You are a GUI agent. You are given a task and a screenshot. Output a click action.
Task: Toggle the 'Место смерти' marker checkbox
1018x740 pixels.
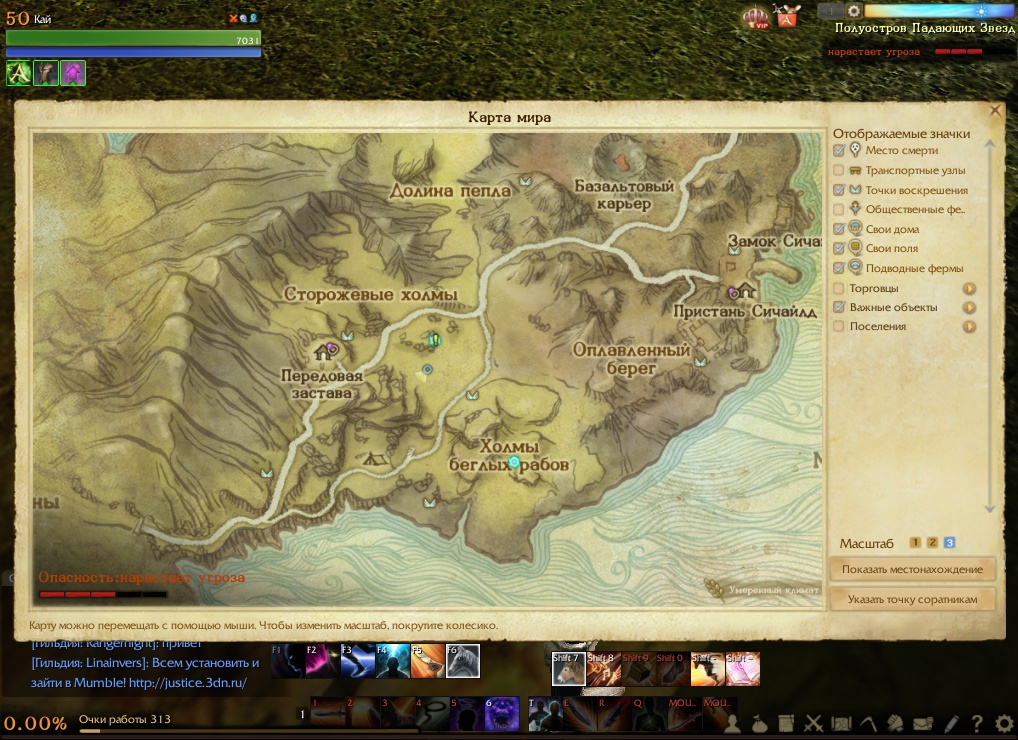click(839, 151)
